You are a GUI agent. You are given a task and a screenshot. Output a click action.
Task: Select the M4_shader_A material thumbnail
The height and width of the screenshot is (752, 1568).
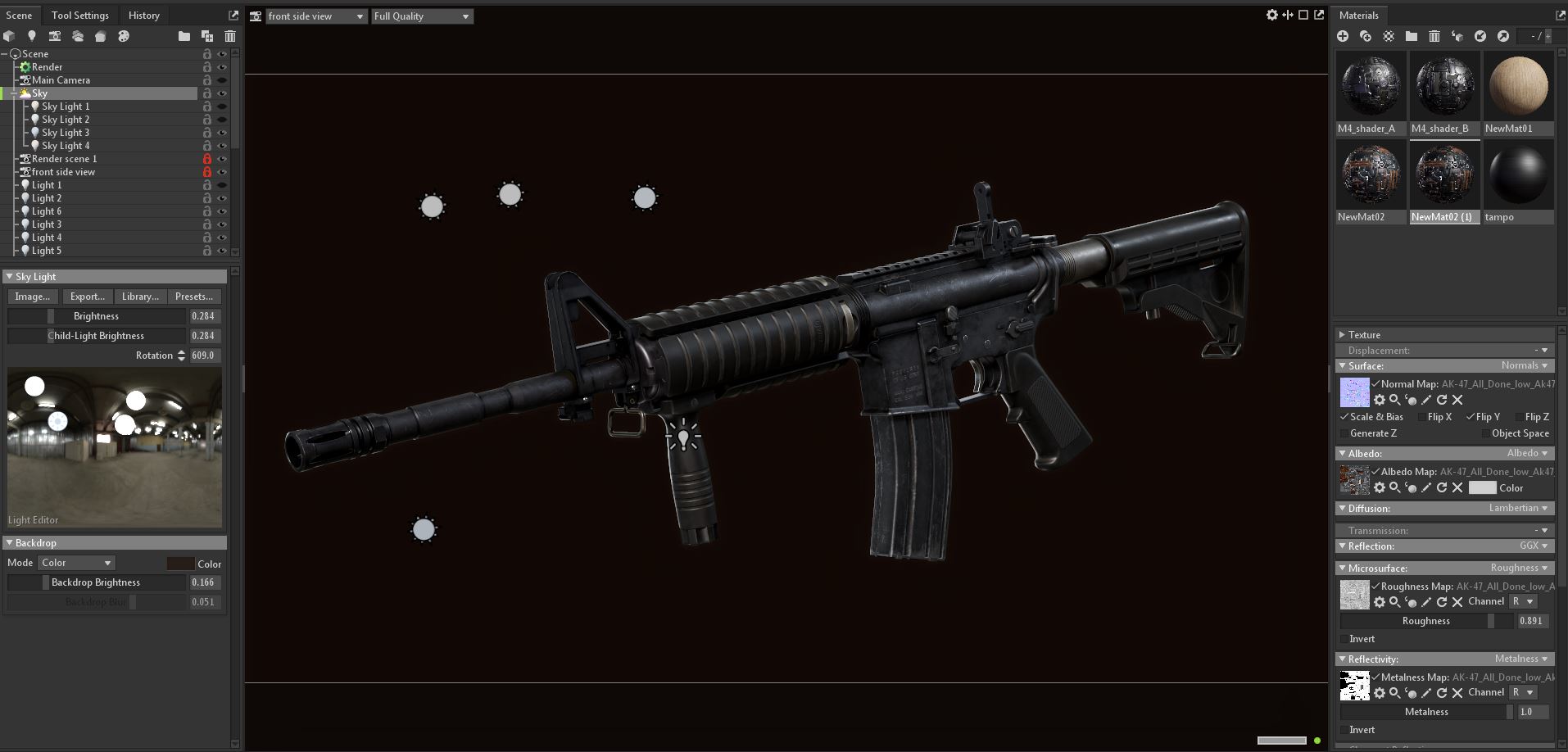click(1371, 87)
